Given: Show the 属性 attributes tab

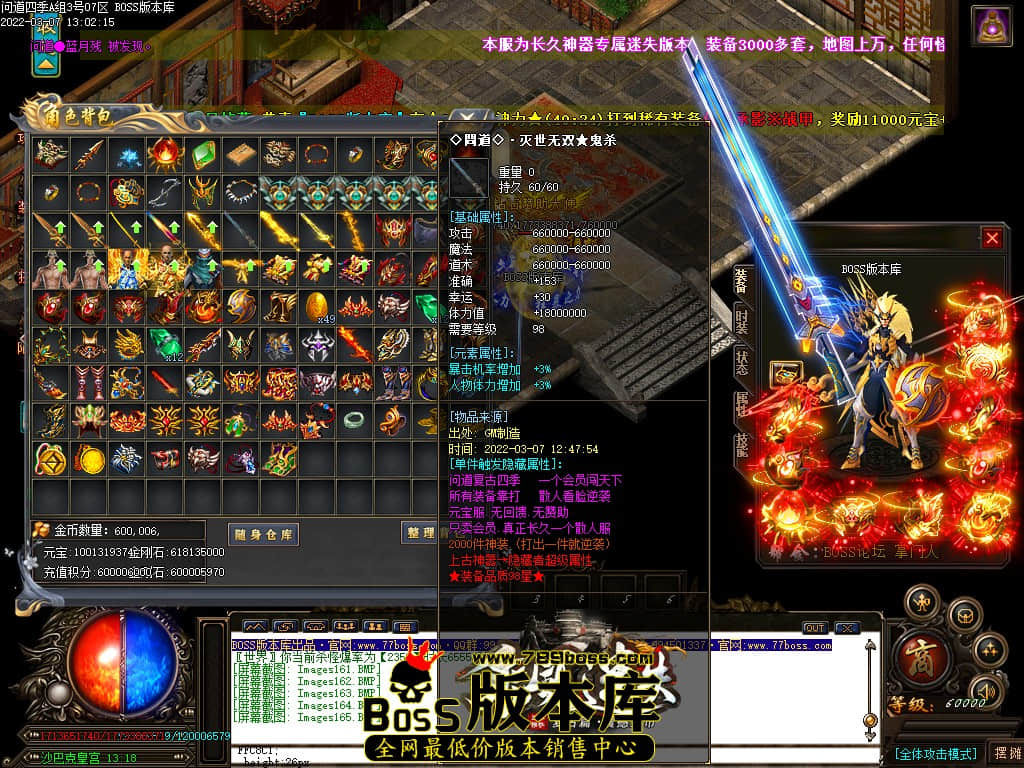Looking at the screenshot, I should click(741, 403).
